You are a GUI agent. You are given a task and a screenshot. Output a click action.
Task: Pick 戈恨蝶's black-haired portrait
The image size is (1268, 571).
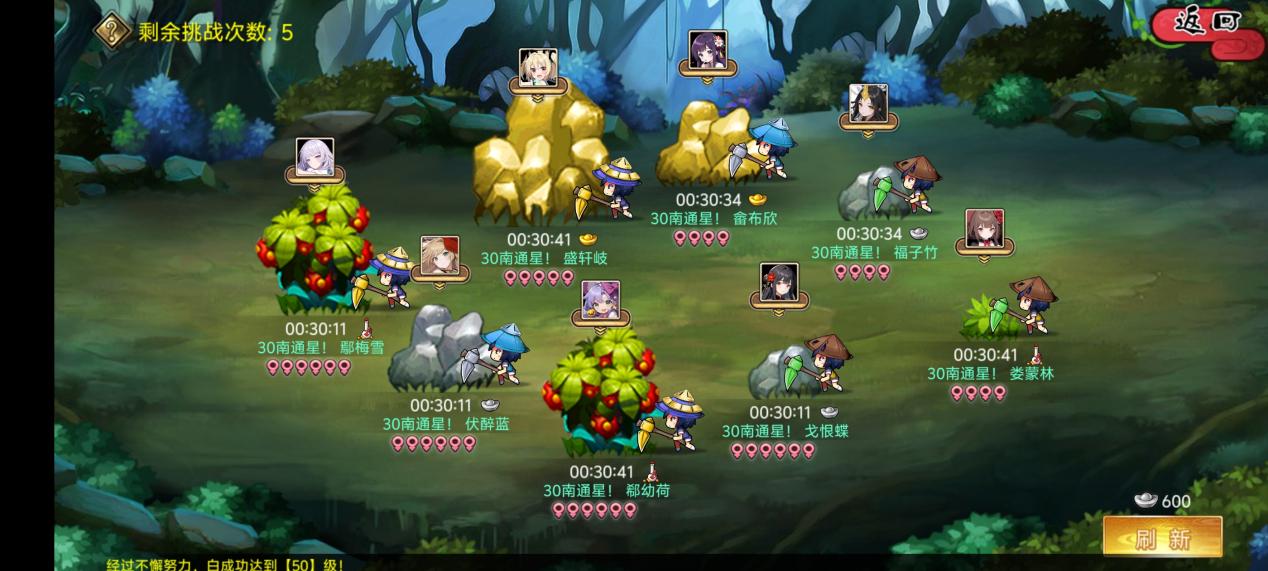[779, 283]
